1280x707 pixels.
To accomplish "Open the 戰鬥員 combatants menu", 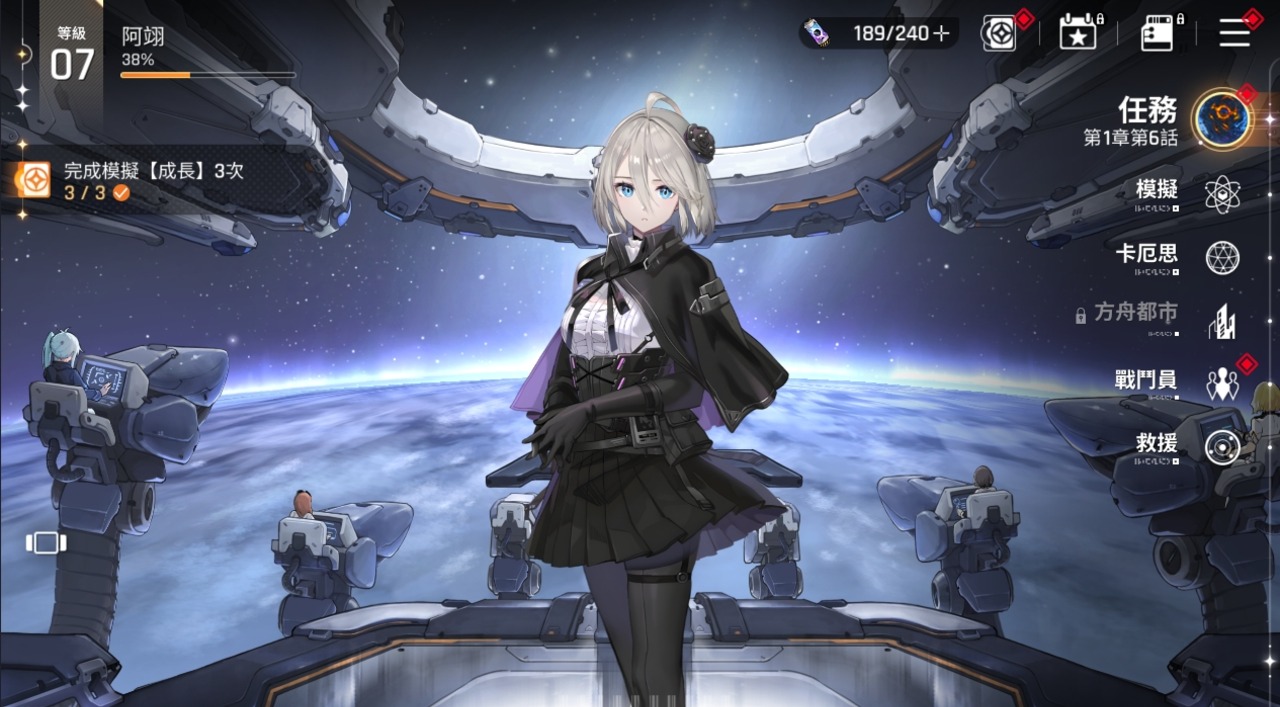I will 1221,383.
